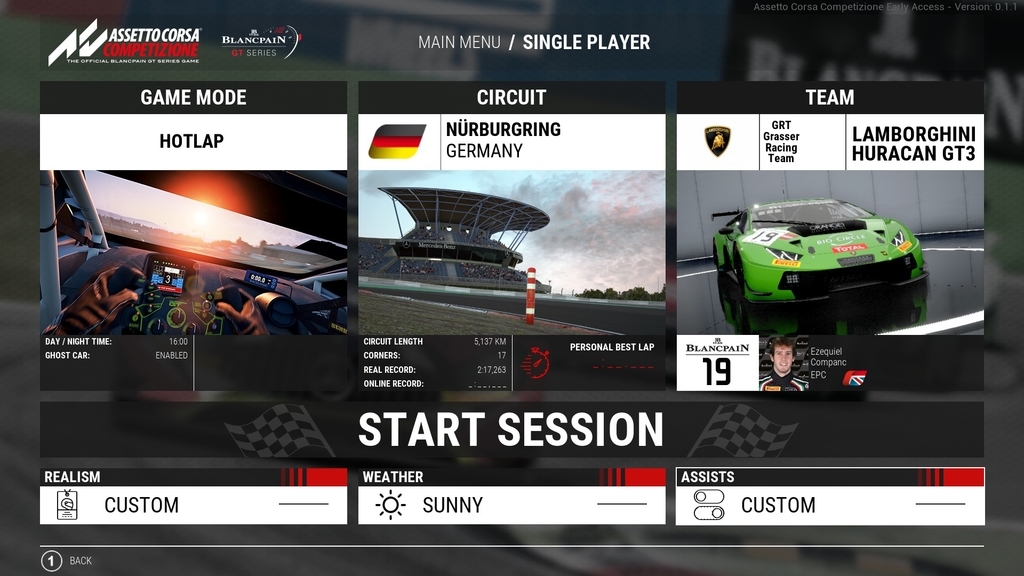Open the Realism Custom settings
Screen dimensions: 1024x576
[193, 505]
